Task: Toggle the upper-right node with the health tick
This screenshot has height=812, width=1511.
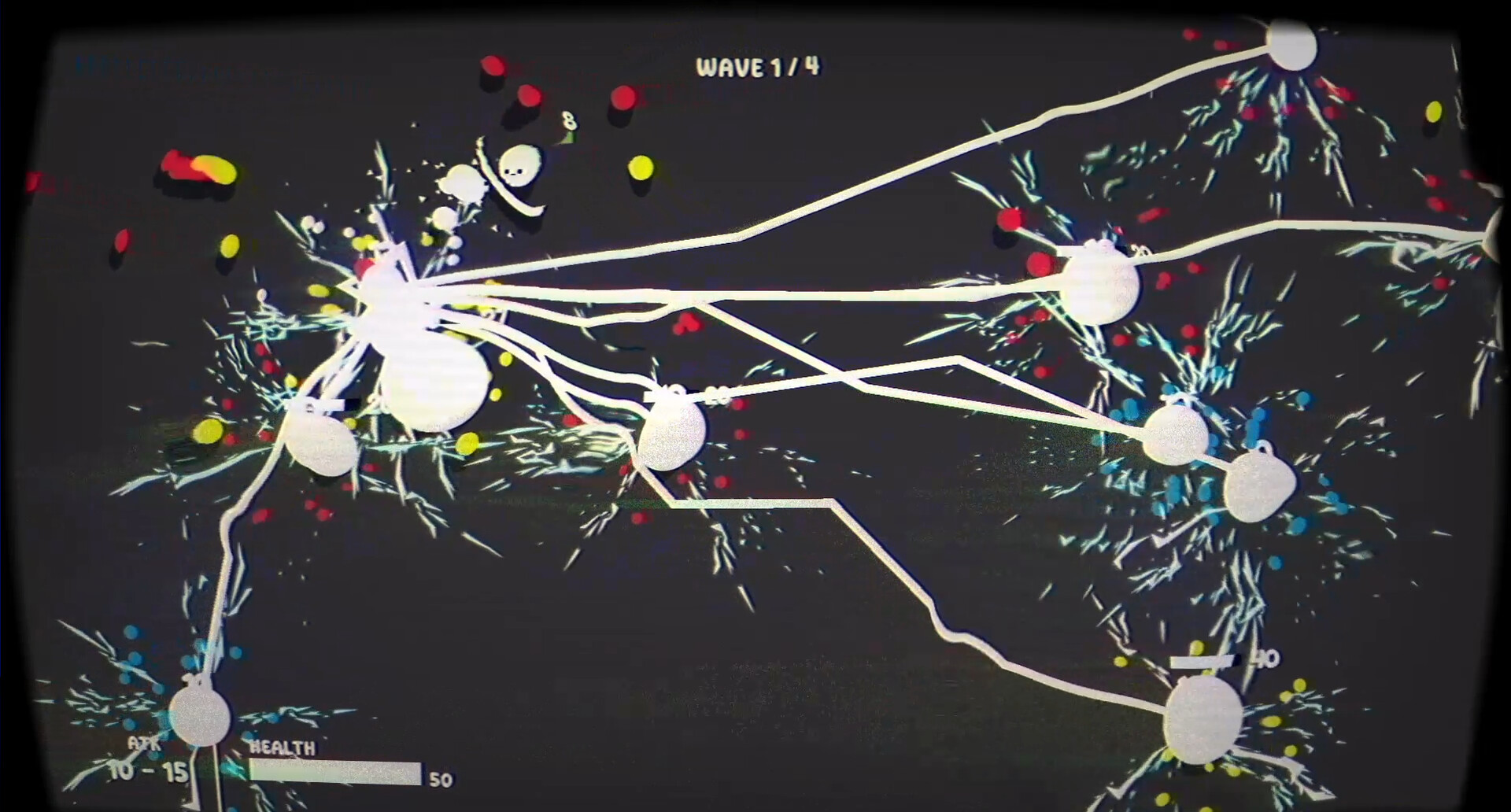Action: point(1102,283)
